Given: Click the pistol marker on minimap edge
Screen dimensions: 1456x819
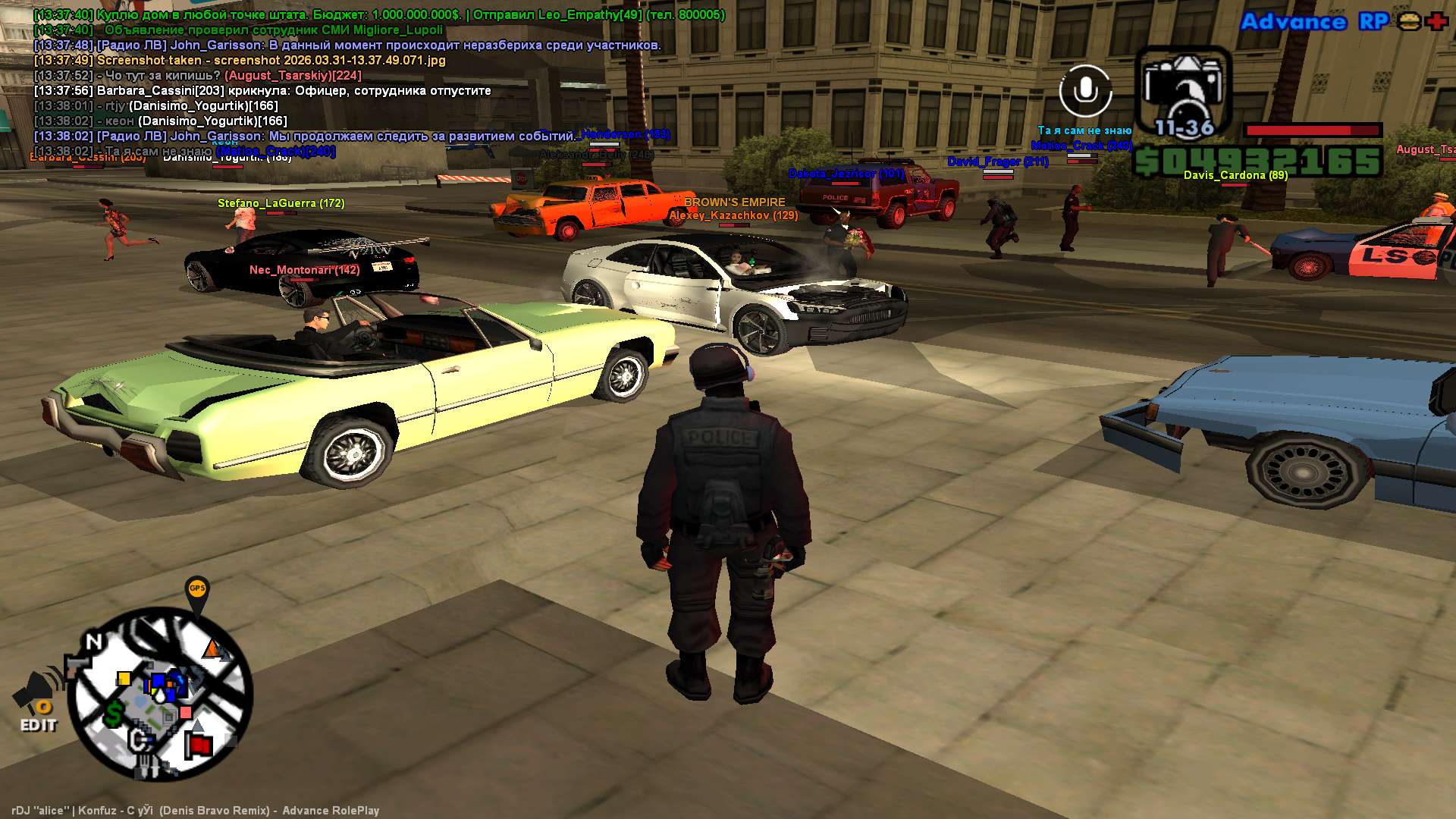Looking at the screenshot, I should (77, 667).
